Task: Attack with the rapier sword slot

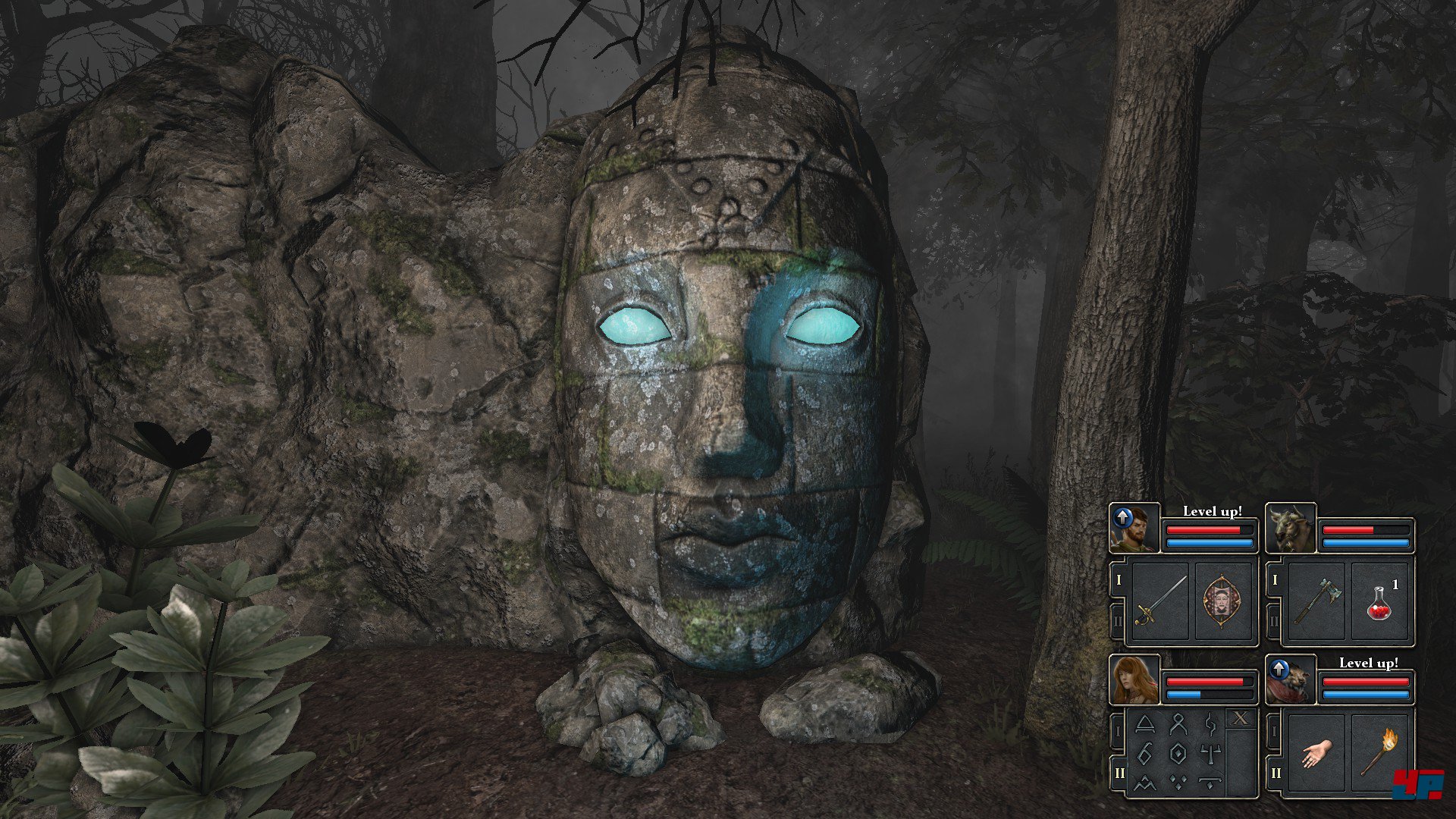Action: tap(1160, 601)
